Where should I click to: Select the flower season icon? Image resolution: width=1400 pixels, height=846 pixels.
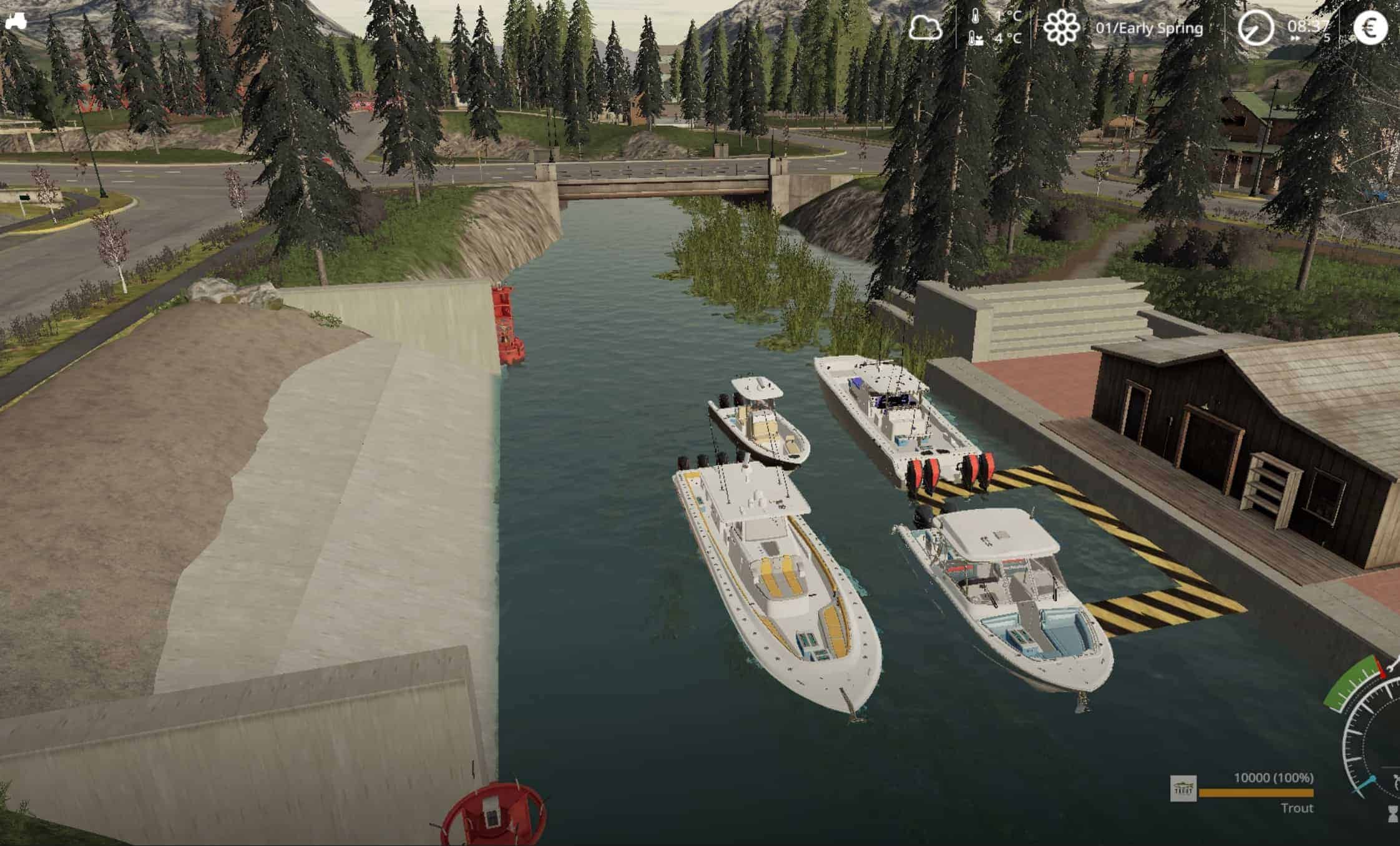pos(1062,28)
